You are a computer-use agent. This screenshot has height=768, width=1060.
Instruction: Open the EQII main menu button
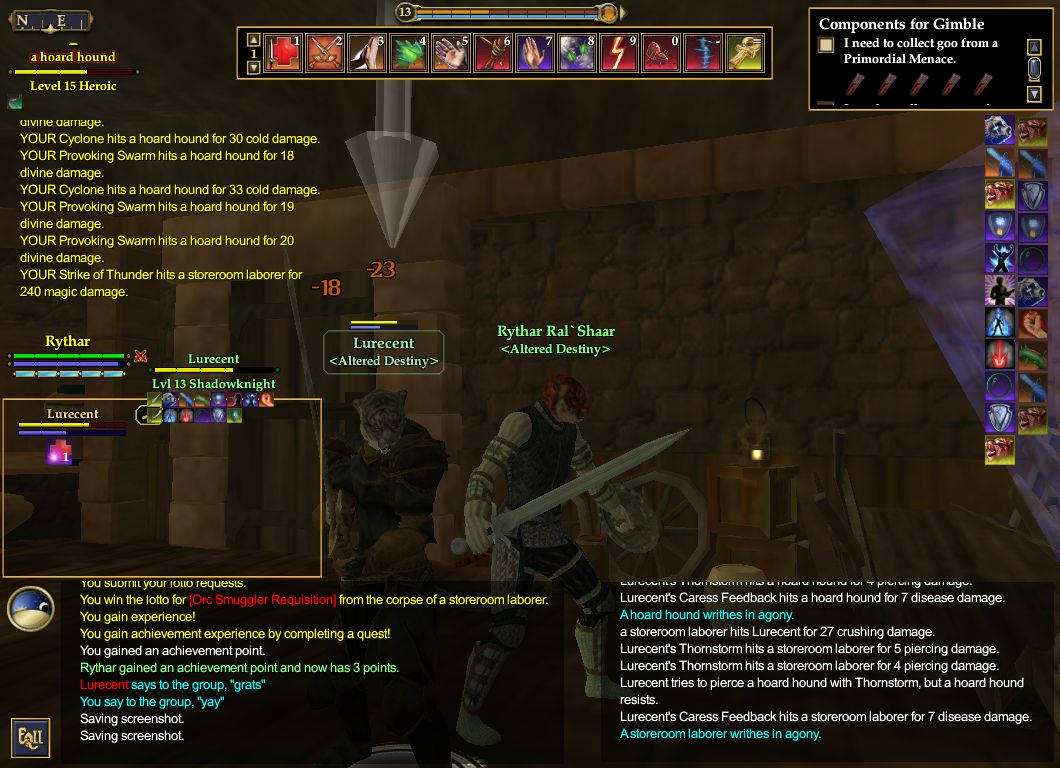30,738
